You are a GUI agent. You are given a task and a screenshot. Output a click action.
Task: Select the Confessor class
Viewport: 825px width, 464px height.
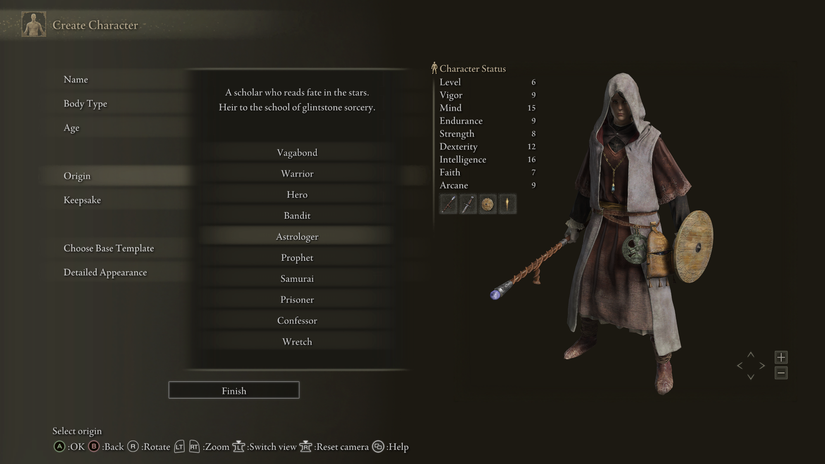click(297, 321)
